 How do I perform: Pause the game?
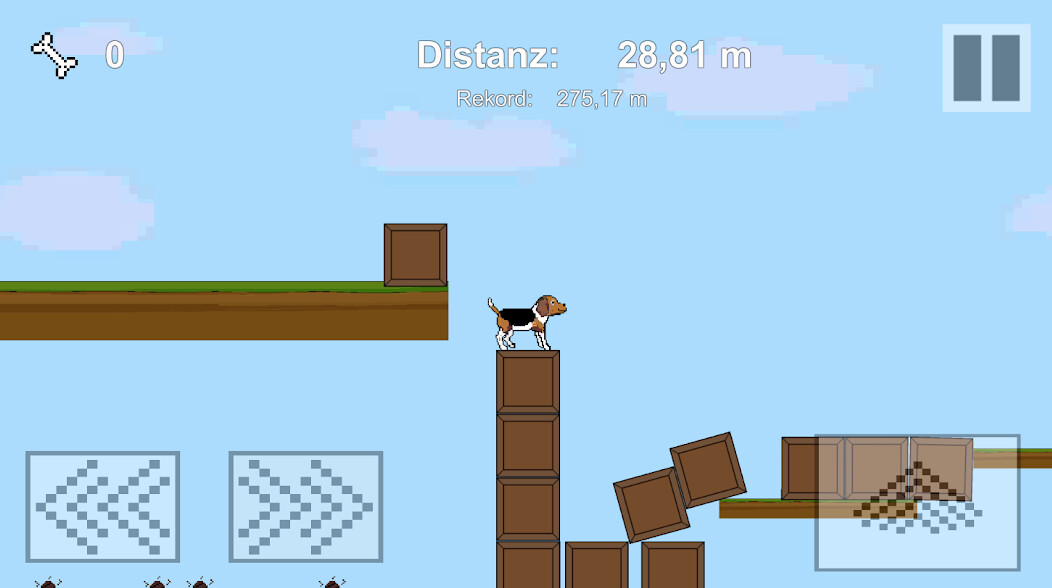(986, 68)
